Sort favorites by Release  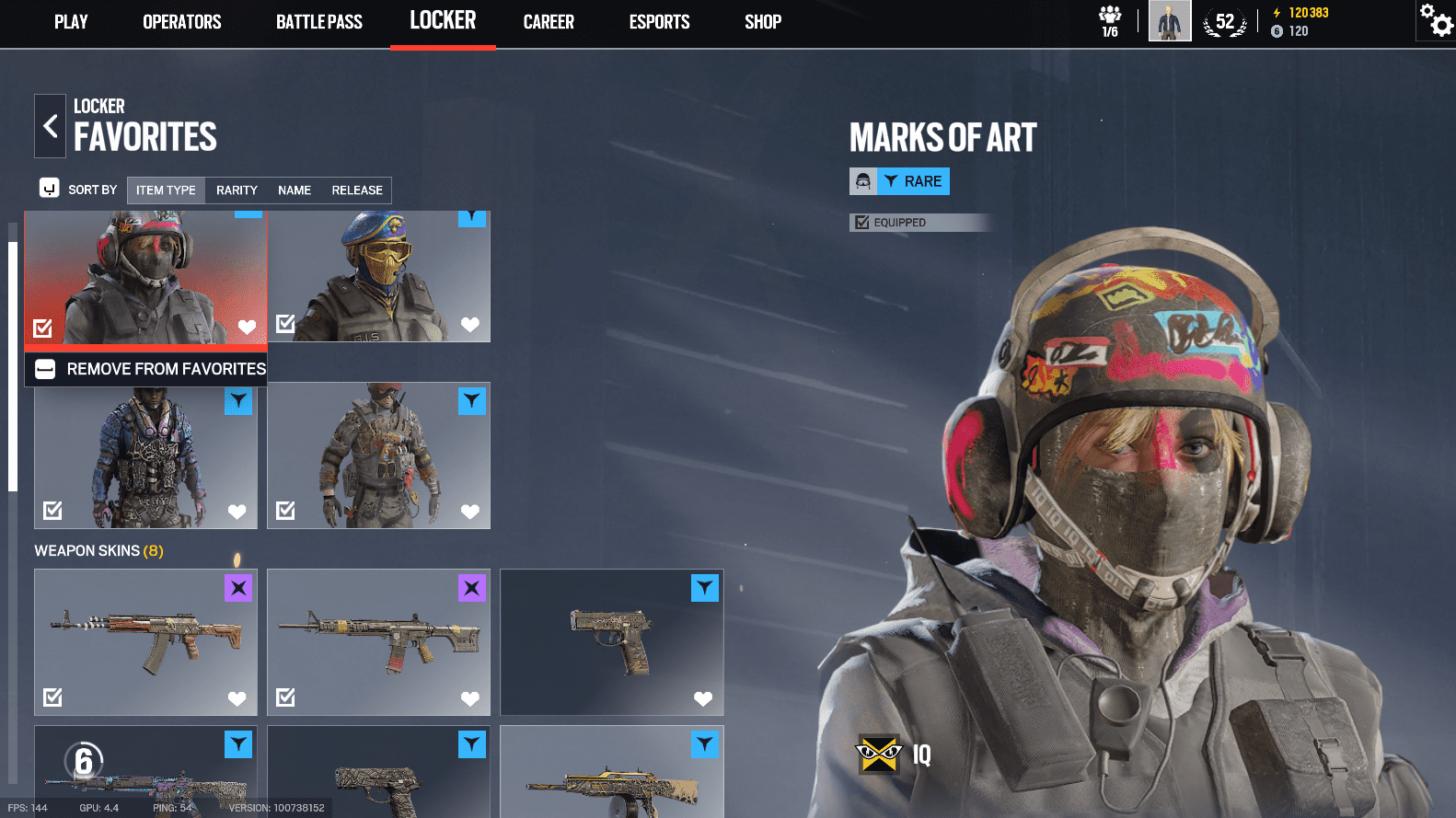(357, 190)
